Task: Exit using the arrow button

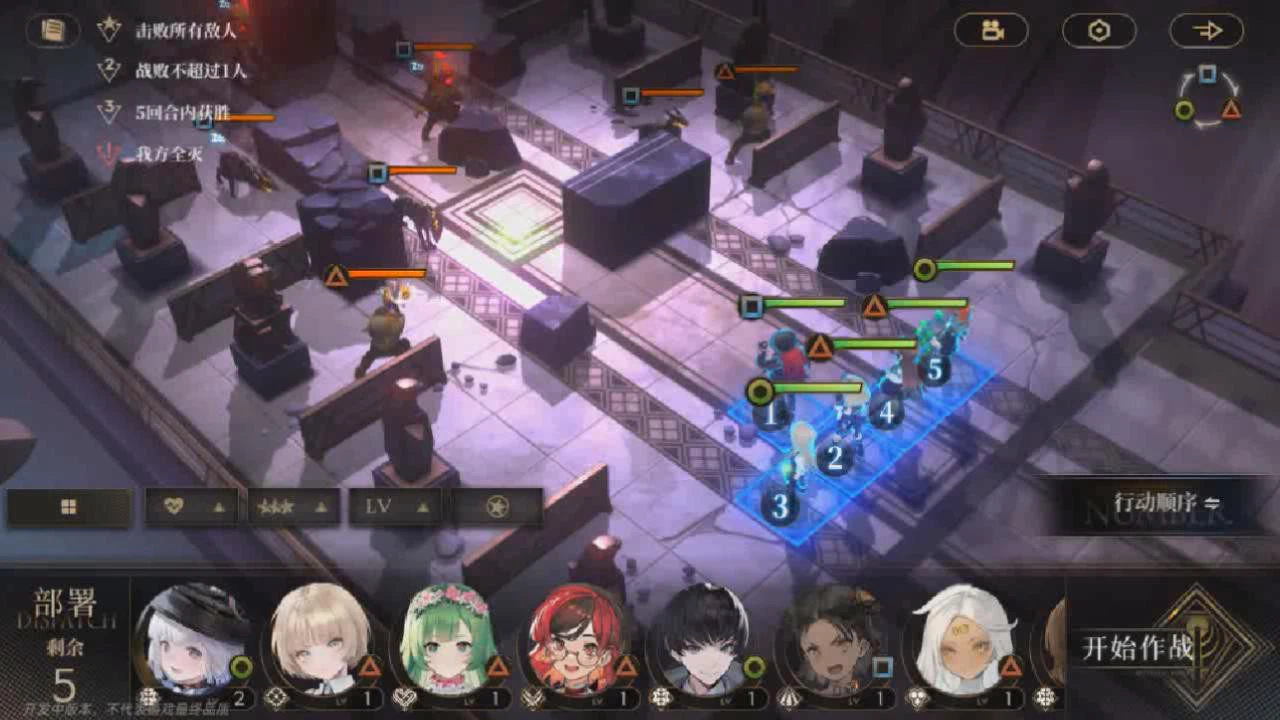Action: (1207, 31)
